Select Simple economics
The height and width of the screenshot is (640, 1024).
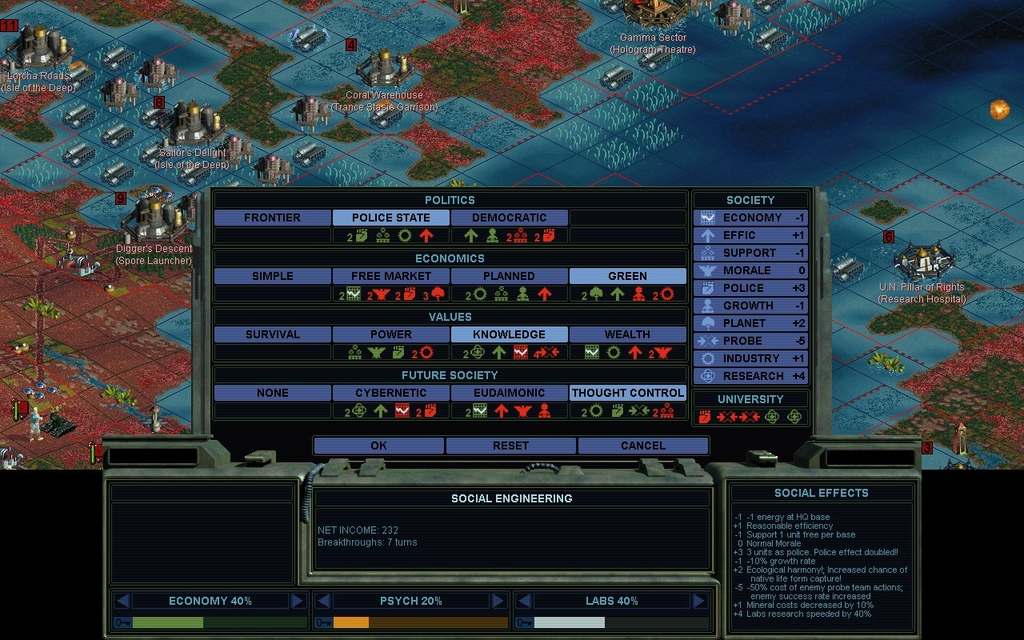tap(272, 276)
